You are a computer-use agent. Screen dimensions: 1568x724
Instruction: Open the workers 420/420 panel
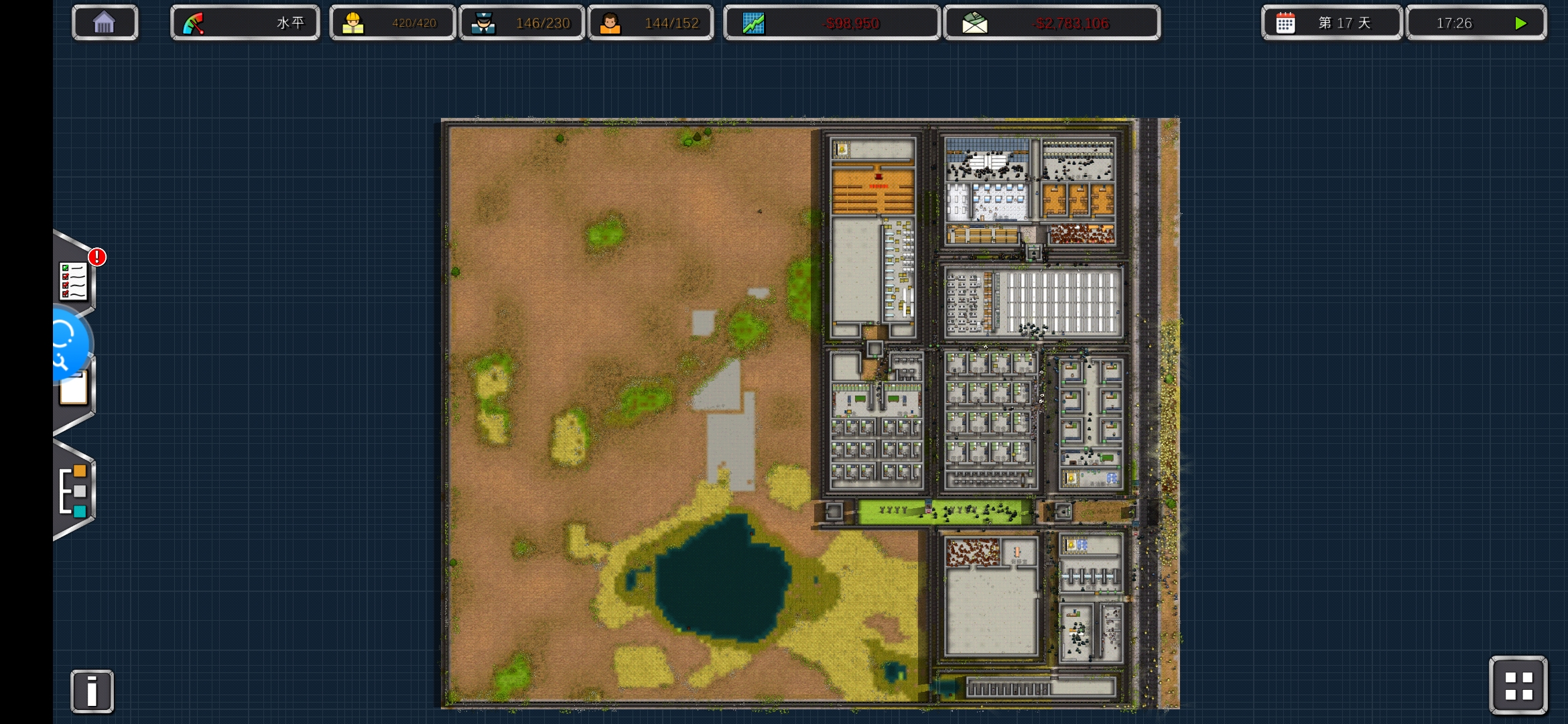pos(392,23)
